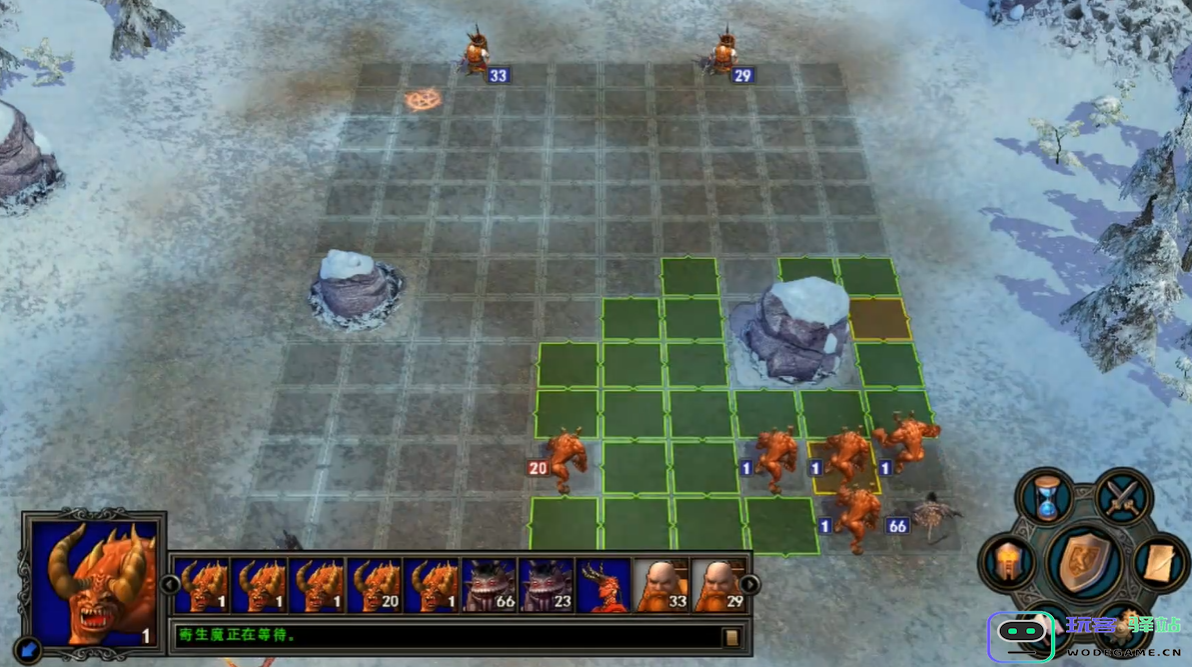Click the glowing helmet icon on the combat wheel
1192x667 pixels.
click(1008, 562)
